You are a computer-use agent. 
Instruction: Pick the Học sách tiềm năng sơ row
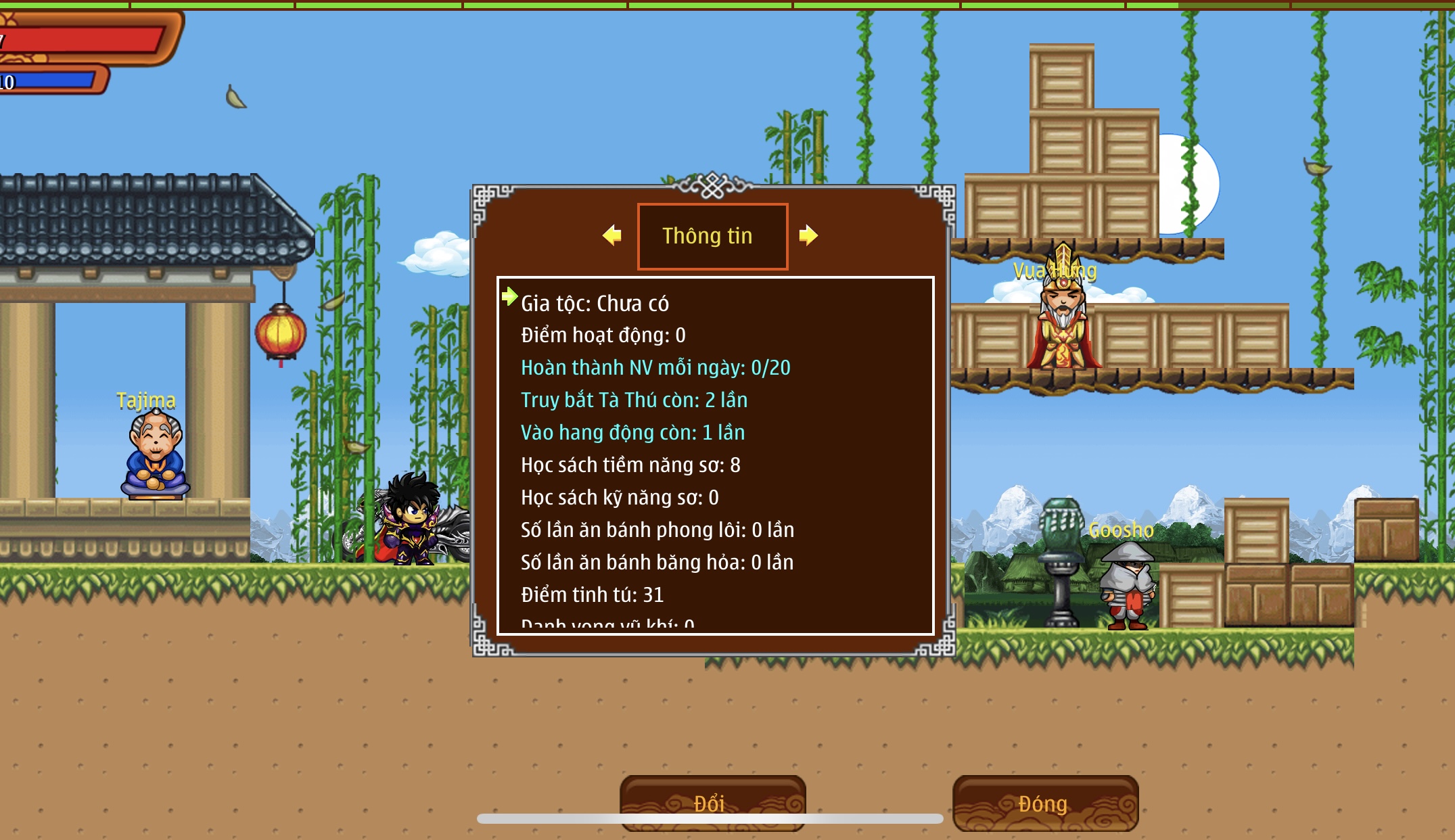(x=630, y=465)
